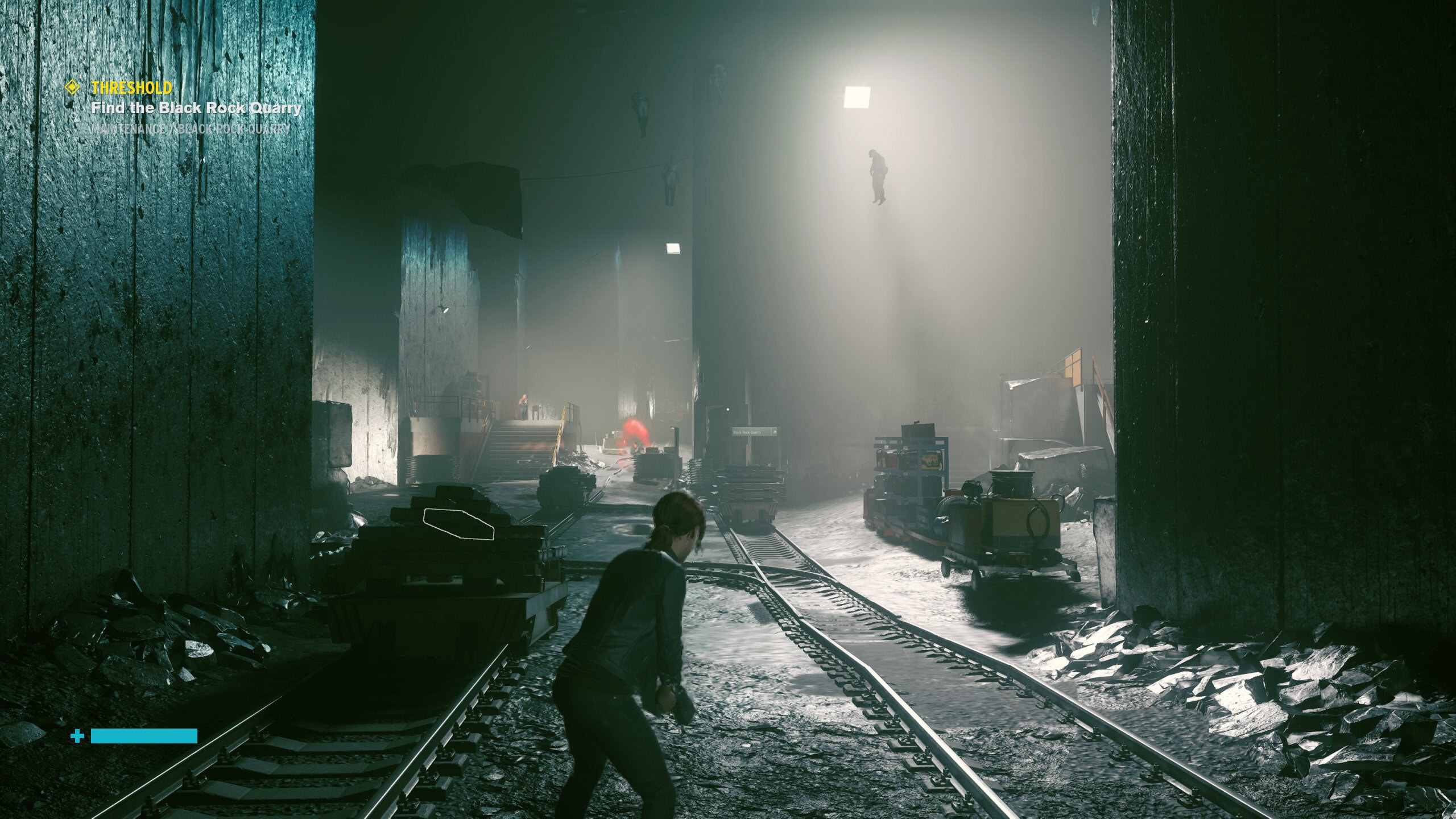Select the yellow diamond mission icon
The width and height of the screenshot is (1456, 819).
tap(73, 88)
